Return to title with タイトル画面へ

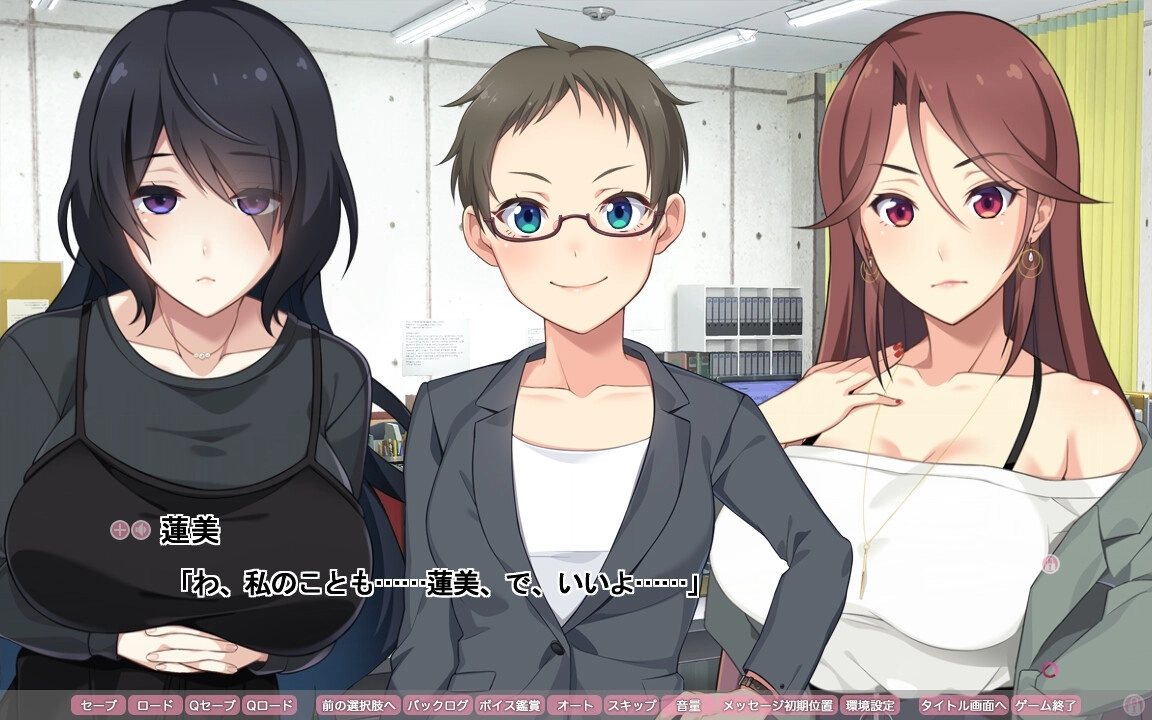(963, 705)
